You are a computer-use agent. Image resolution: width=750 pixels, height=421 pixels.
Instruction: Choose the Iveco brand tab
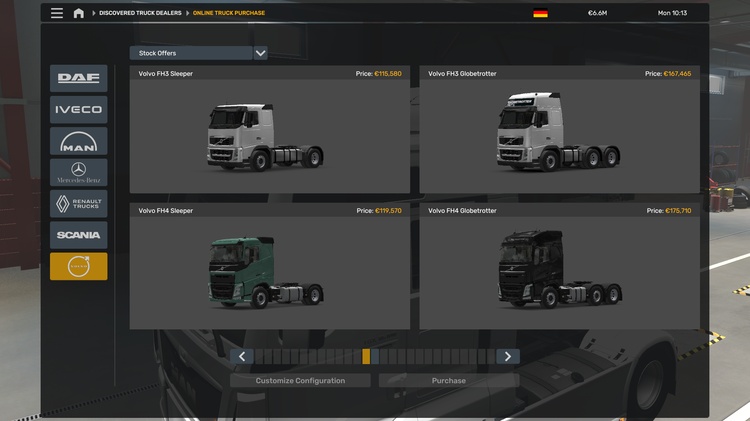coord(78,110)
